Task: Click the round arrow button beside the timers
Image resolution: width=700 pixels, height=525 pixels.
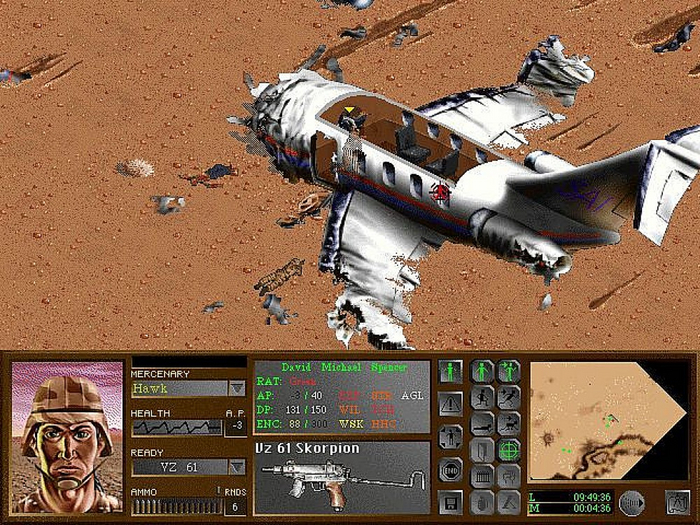Action: [x=631, y=502]
